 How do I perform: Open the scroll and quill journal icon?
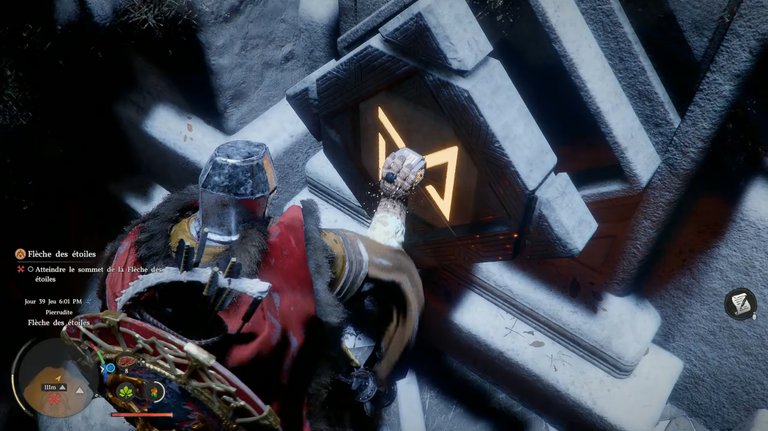click(740, 303)
